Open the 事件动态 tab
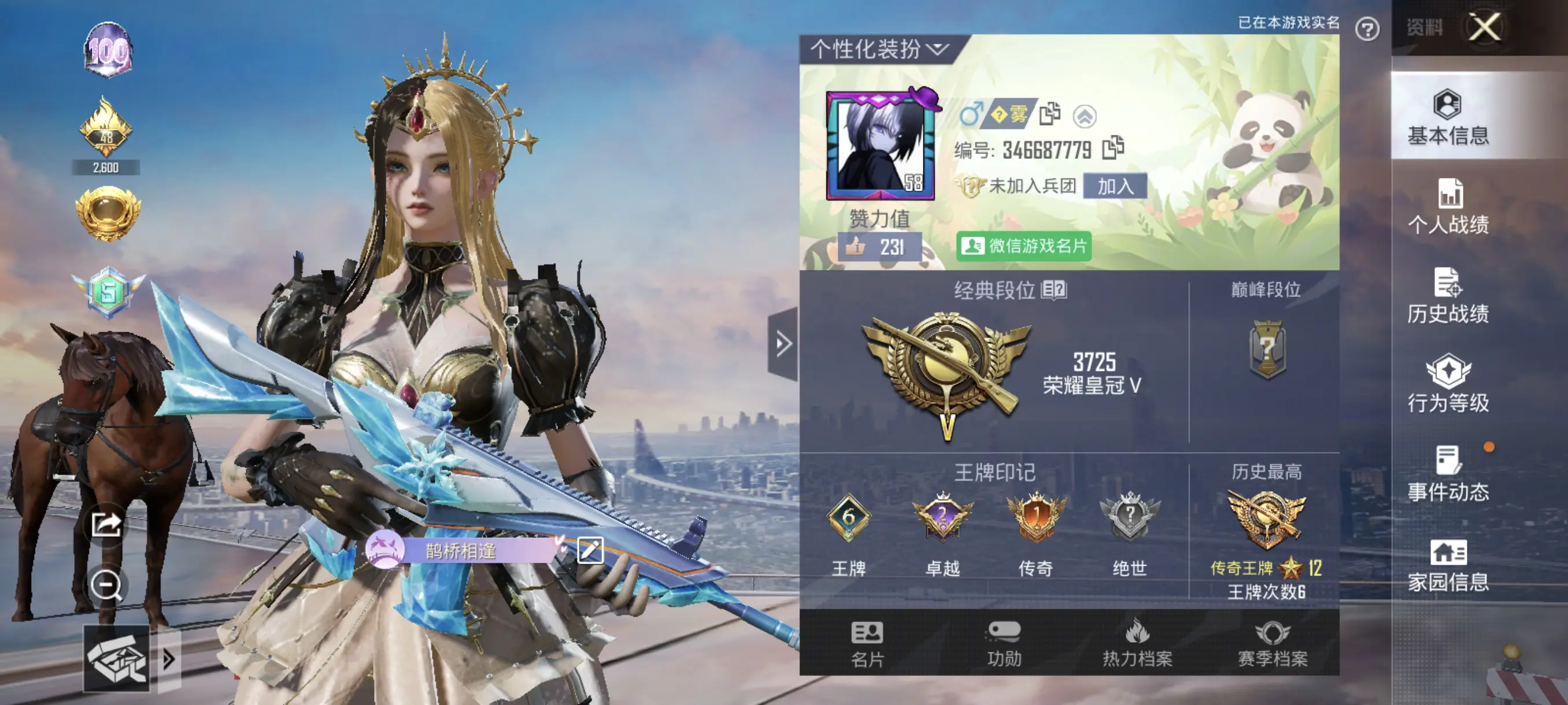Viewport: 1568px width, 705px height. point(1448,474)
